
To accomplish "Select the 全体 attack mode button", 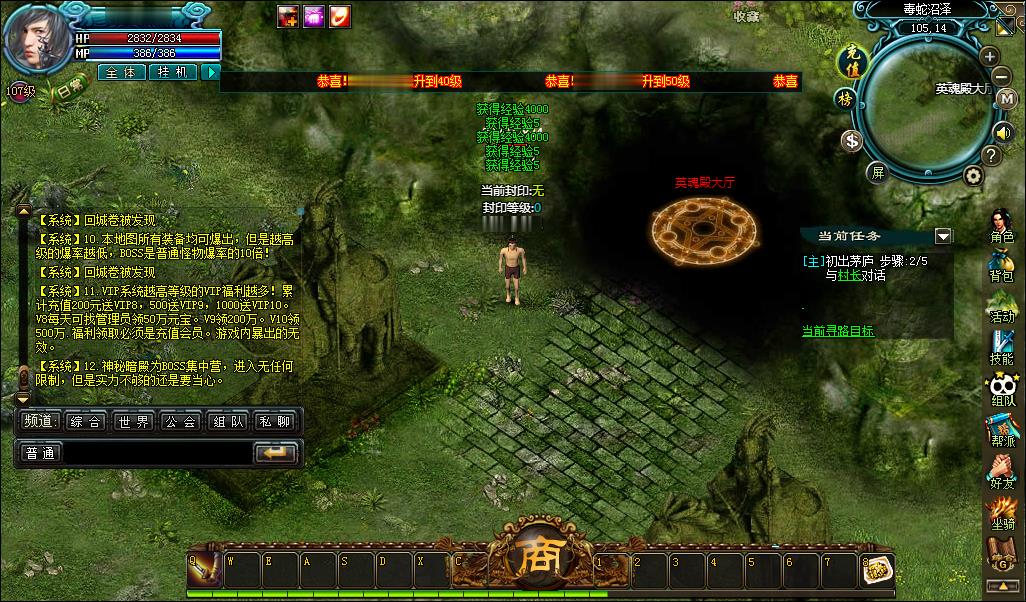I will point(122,72).
